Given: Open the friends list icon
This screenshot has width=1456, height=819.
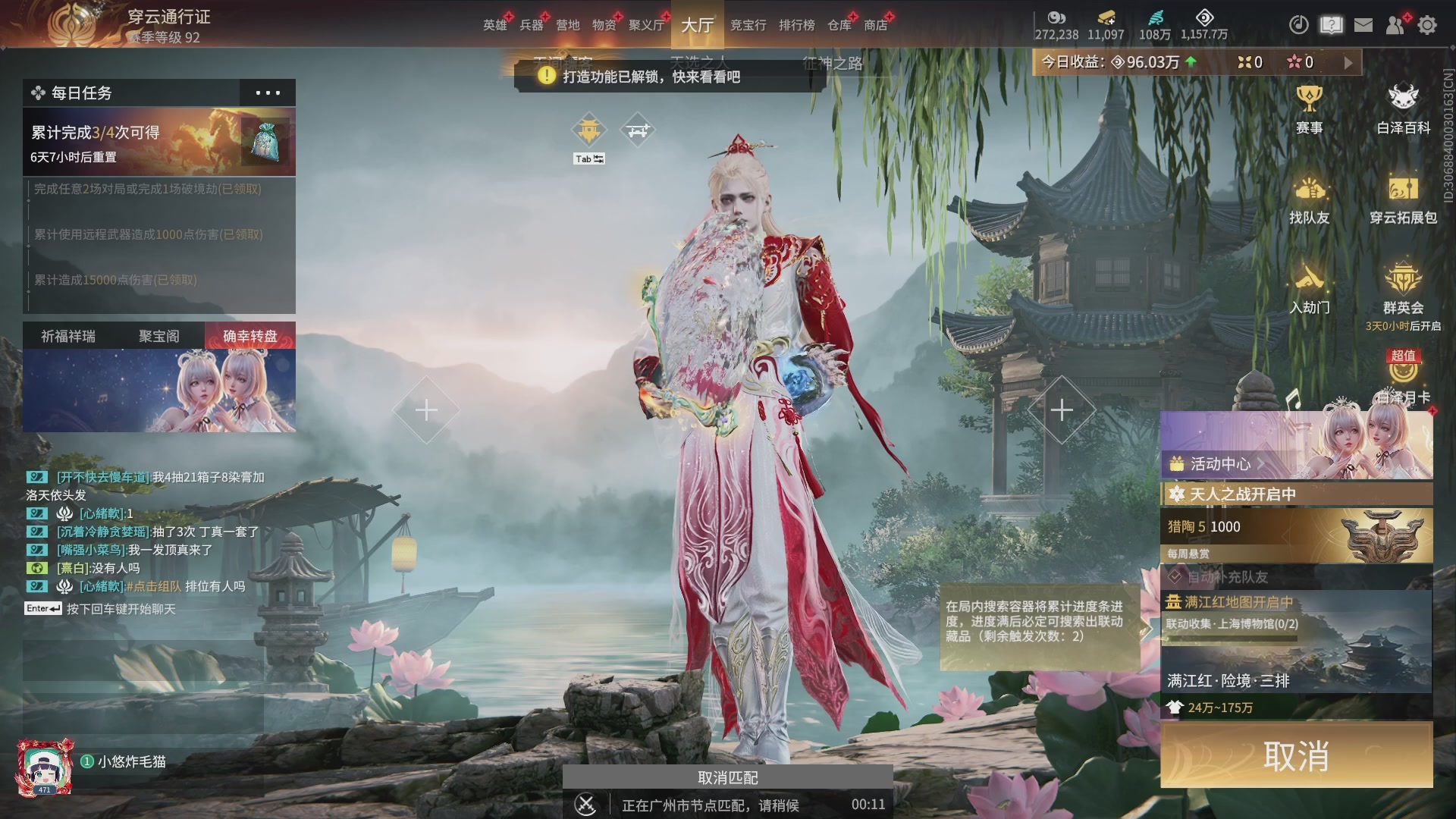Looking at the screenshot, I should pyautogui.click(x=1395, y=24).
